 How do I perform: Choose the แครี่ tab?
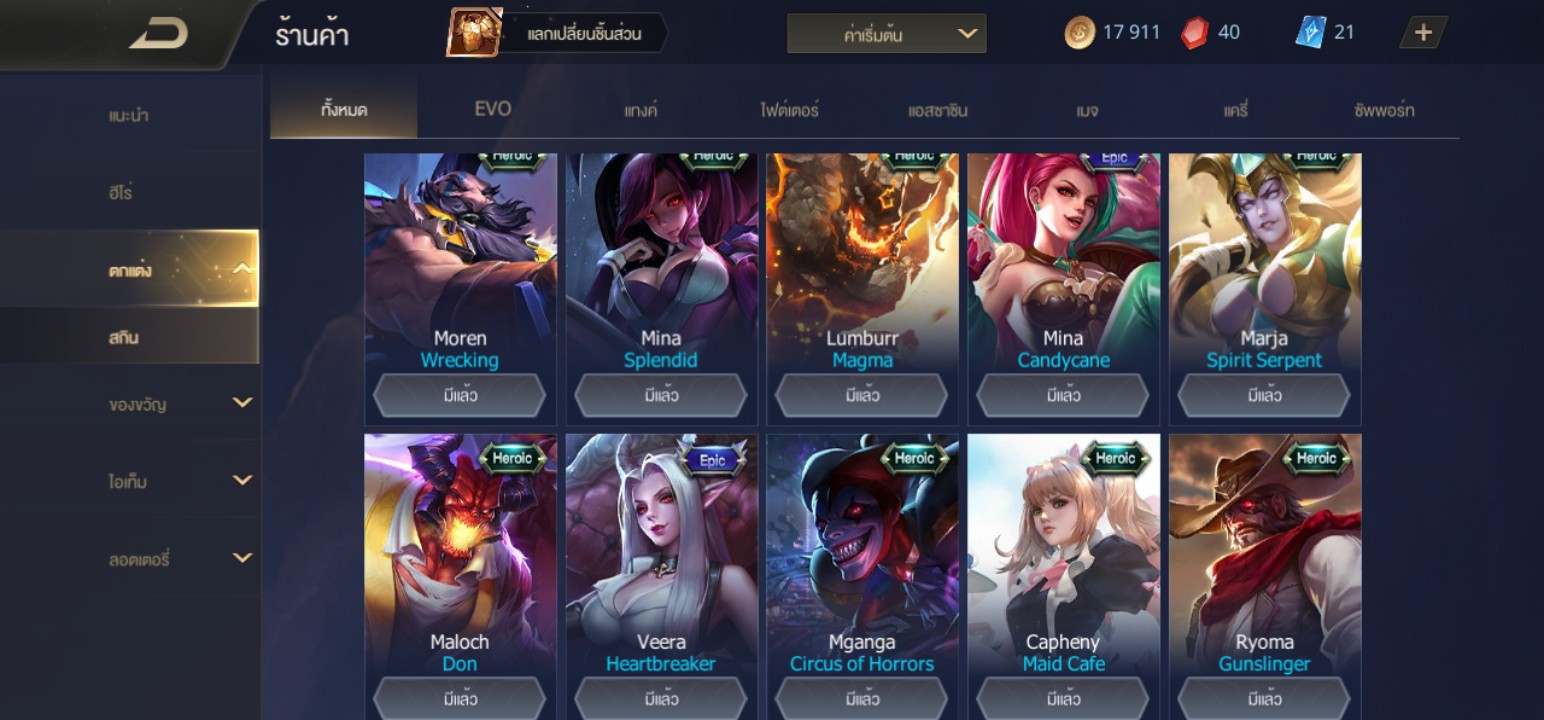1236,110
